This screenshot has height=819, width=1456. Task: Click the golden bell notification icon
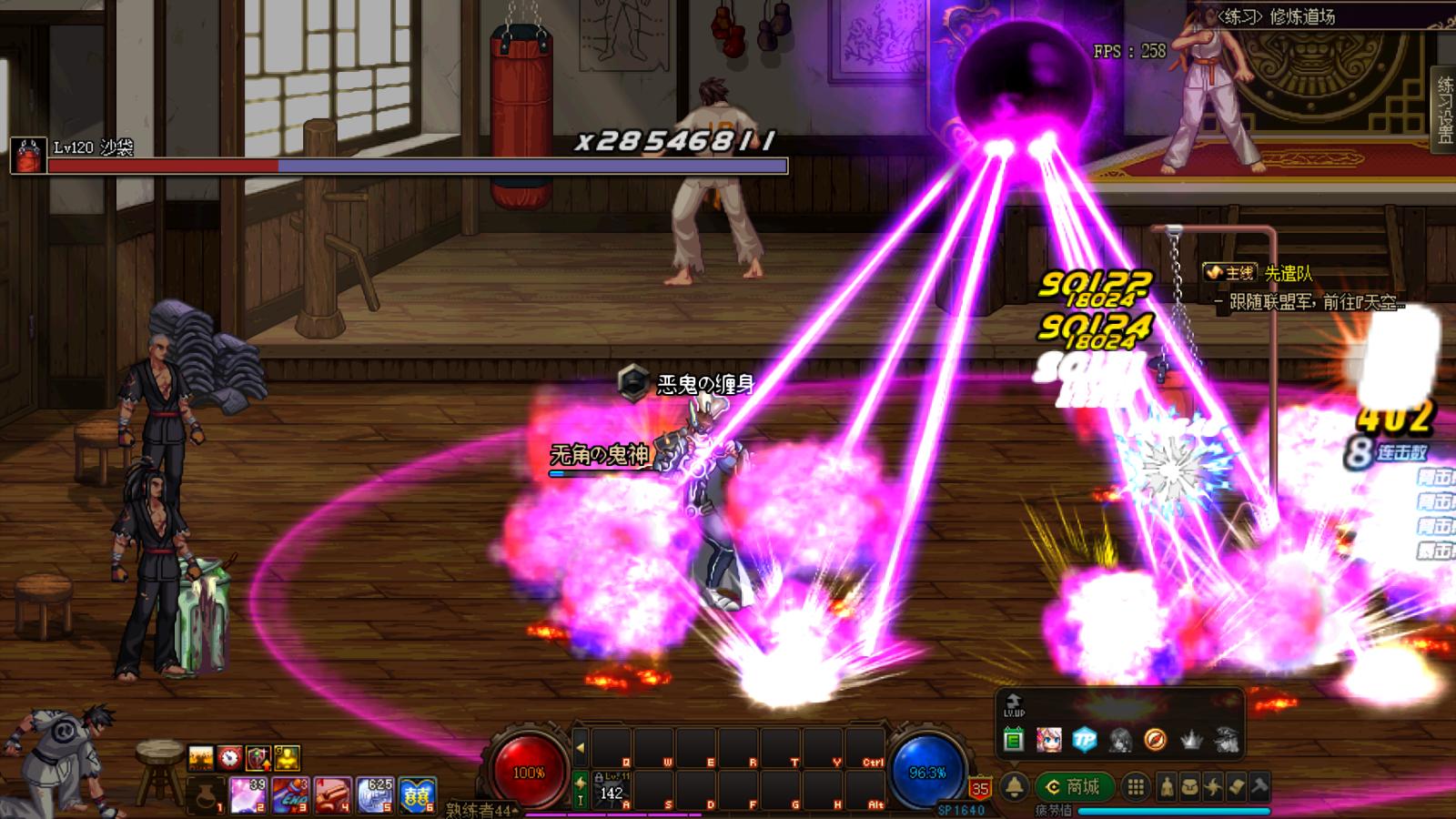[1016, 787]
